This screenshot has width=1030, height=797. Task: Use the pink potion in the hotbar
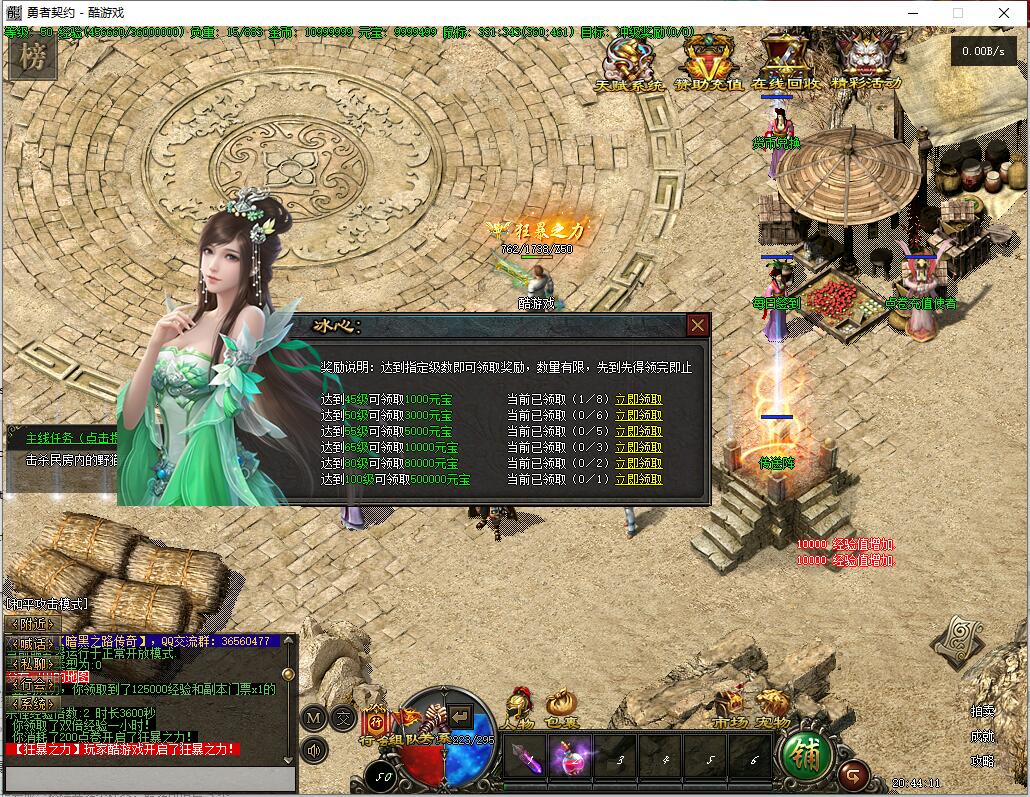tap(569, 757)
